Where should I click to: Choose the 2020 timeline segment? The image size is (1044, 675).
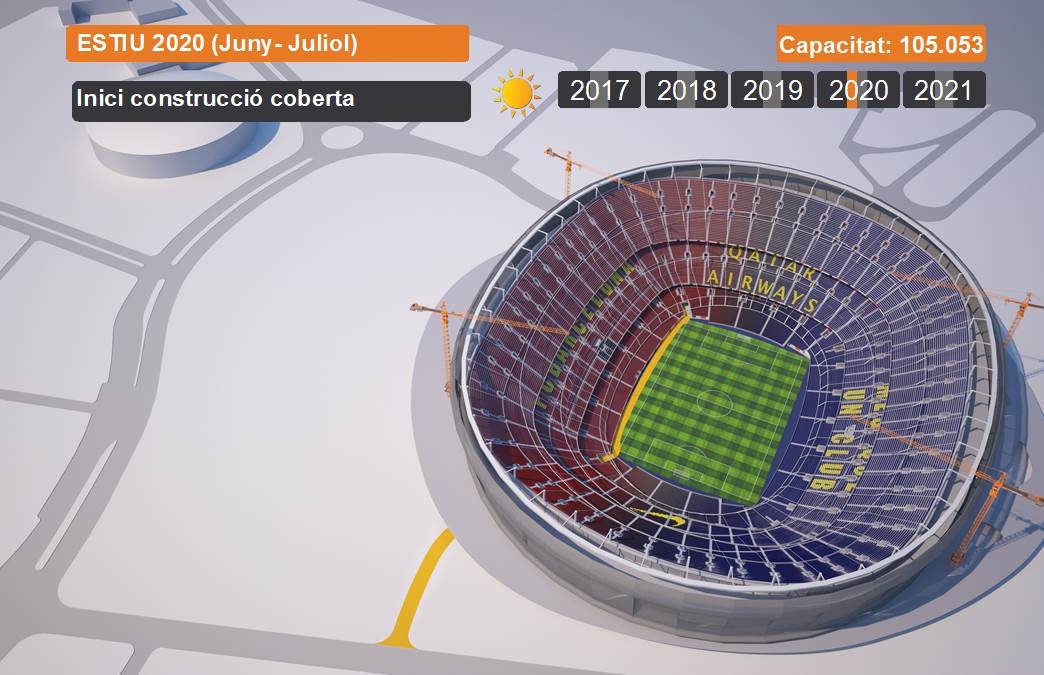858,90
